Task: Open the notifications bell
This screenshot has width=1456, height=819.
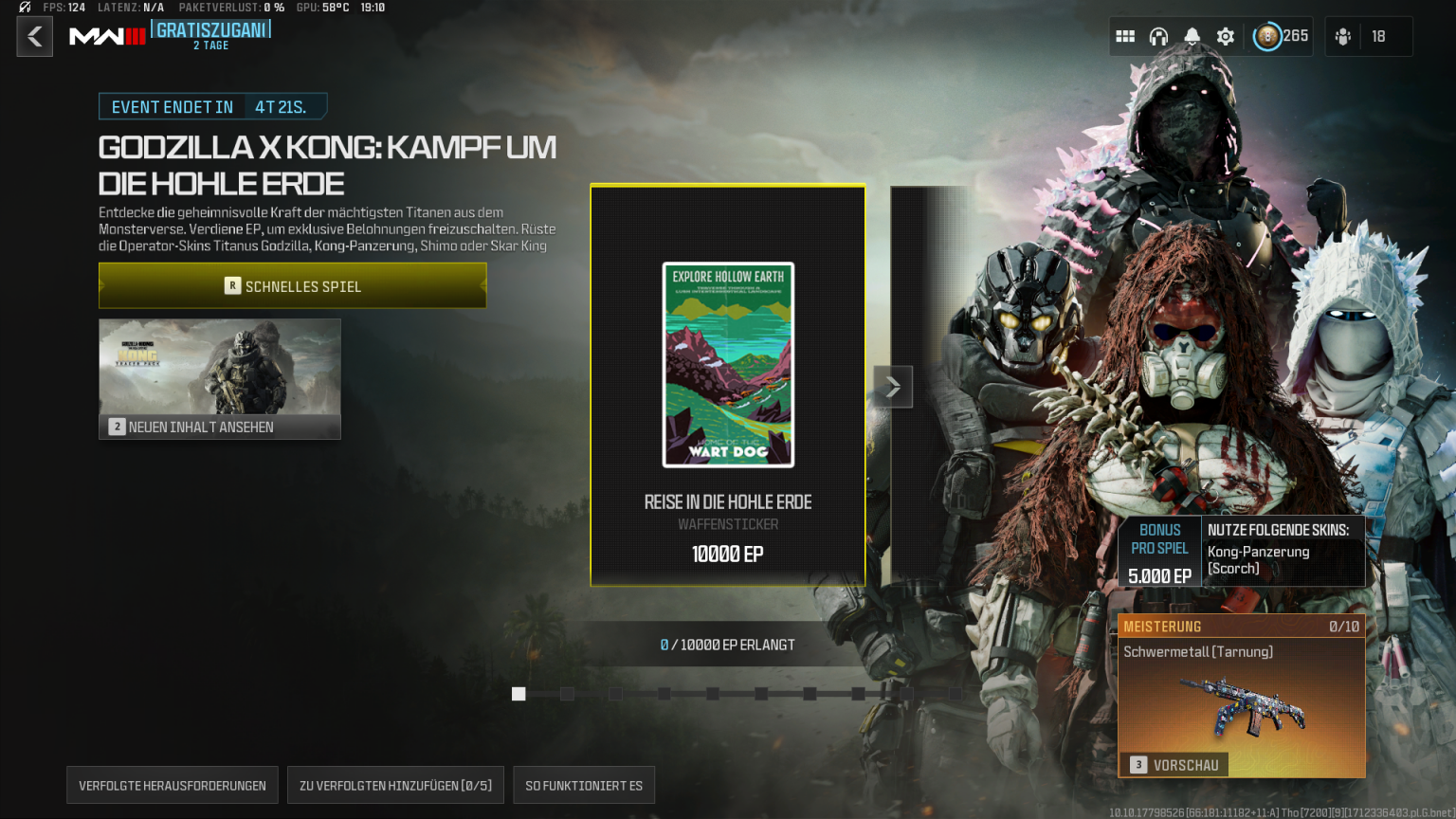Action: (x=1192, y=35)
